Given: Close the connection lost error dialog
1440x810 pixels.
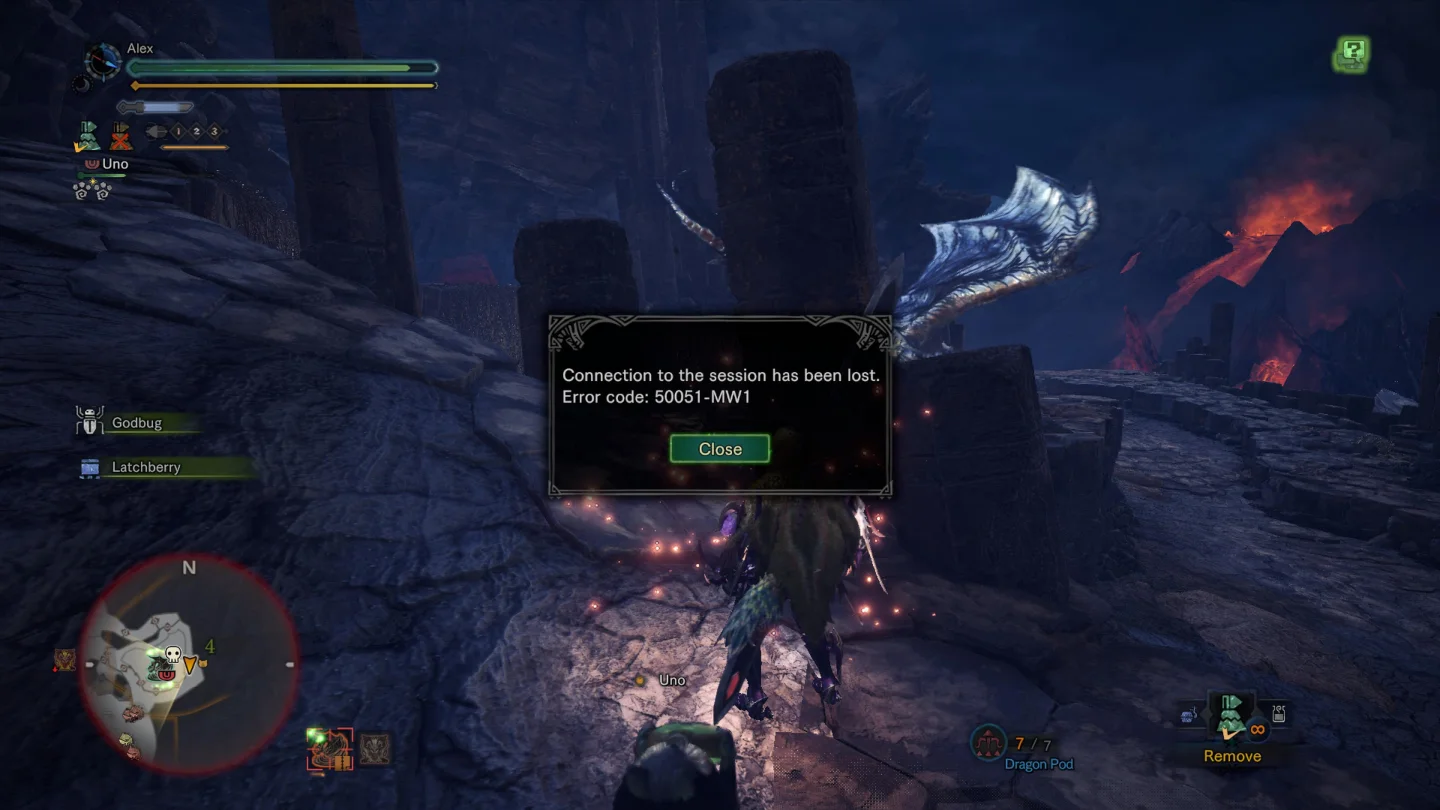Looking at the screenshot, I should (720, 449).
